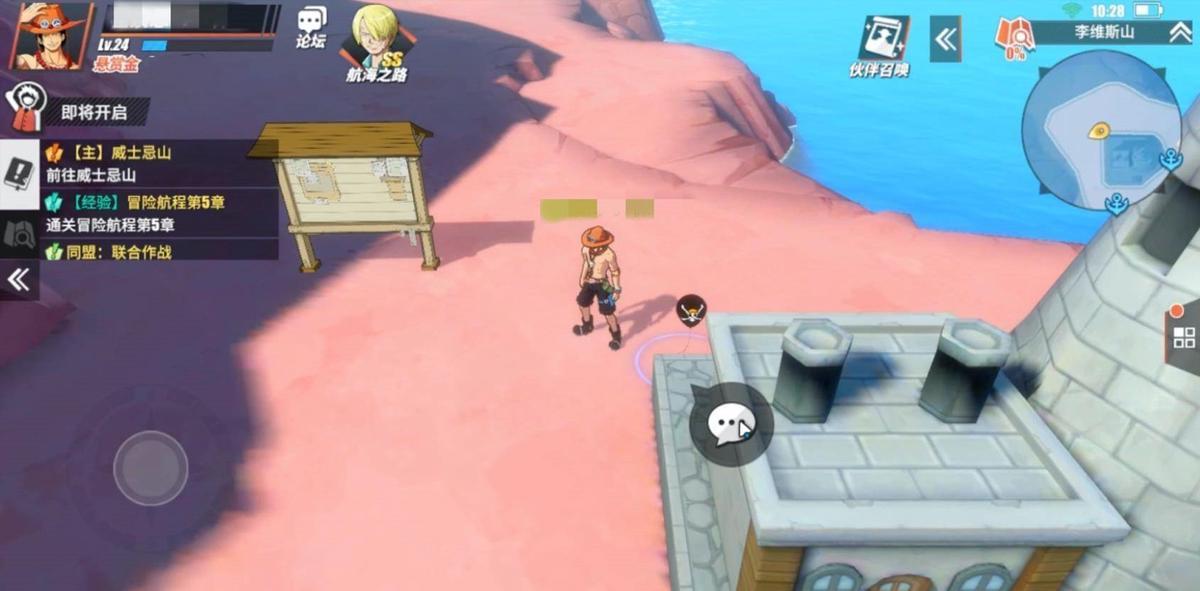This screenshot has width=1200, height=591.
Task: Open the circular island minimap
Action: click(x=1100, y=130)
